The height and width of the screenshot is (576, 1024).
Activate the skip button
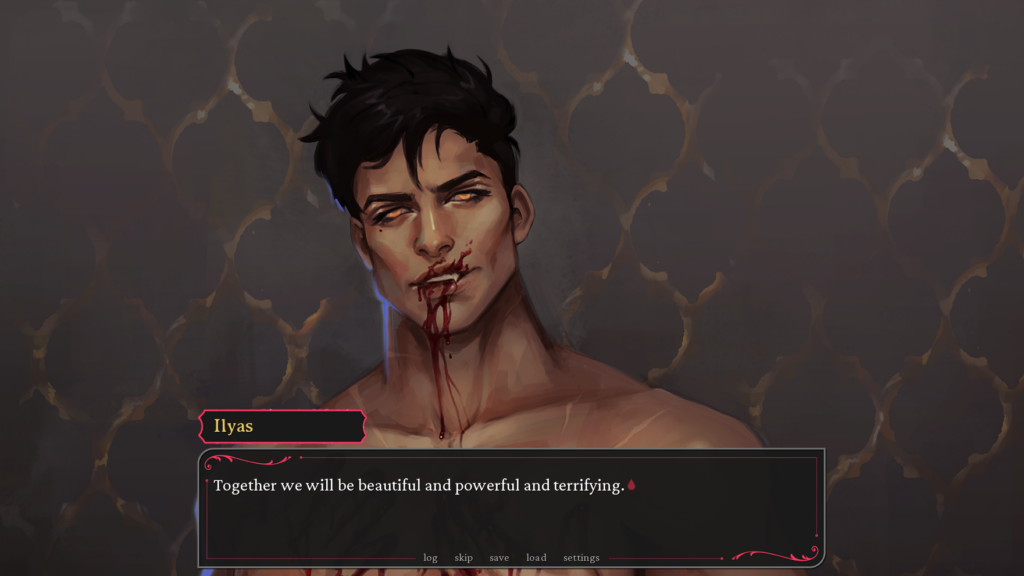(x=463, y=558)
